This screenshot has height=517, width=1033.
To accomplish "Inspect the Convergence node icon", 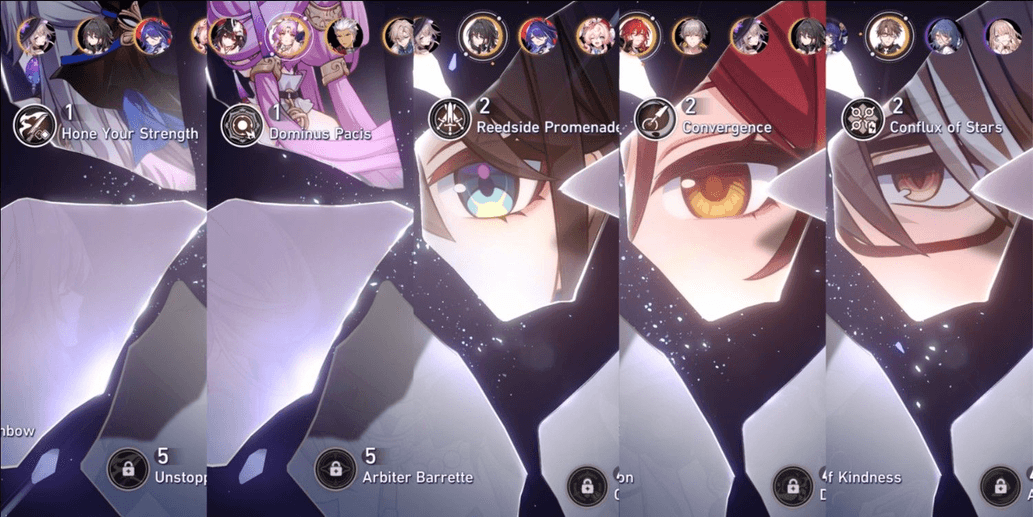I will pyautogui.click(x=654, y=119).
